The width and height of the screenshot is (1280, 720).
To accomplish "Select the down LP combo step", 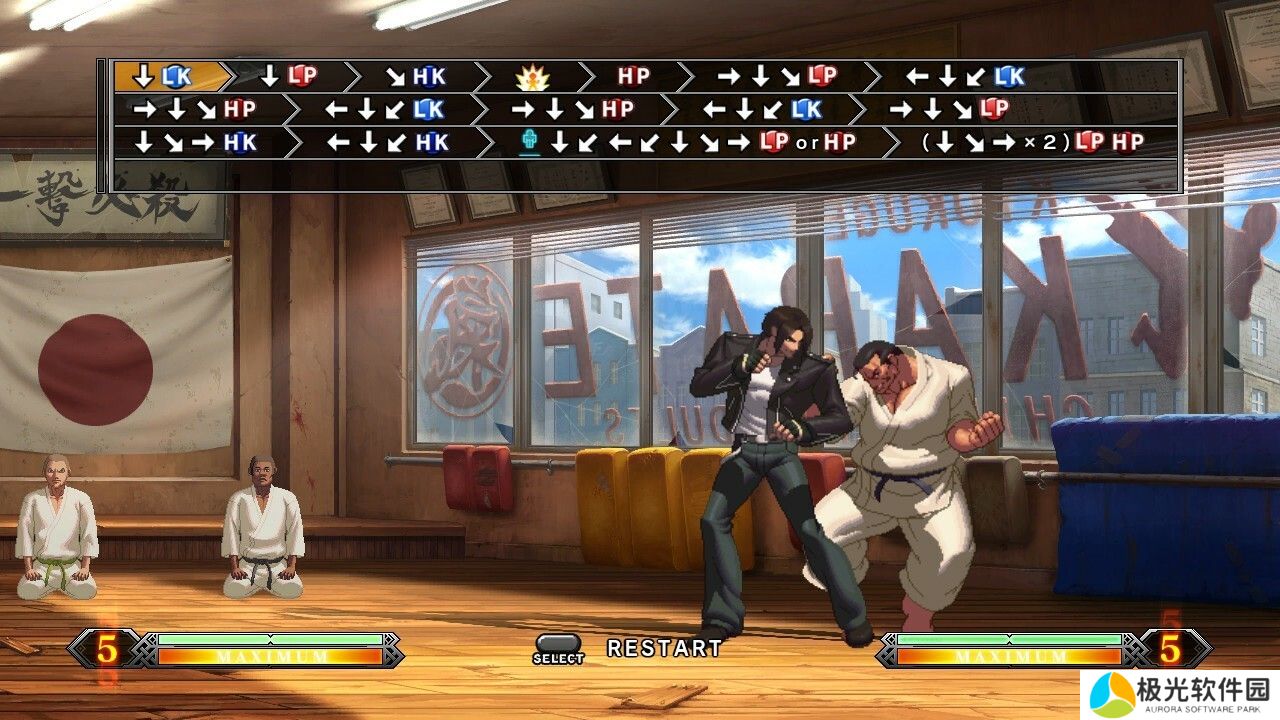I will click(287, 76).
